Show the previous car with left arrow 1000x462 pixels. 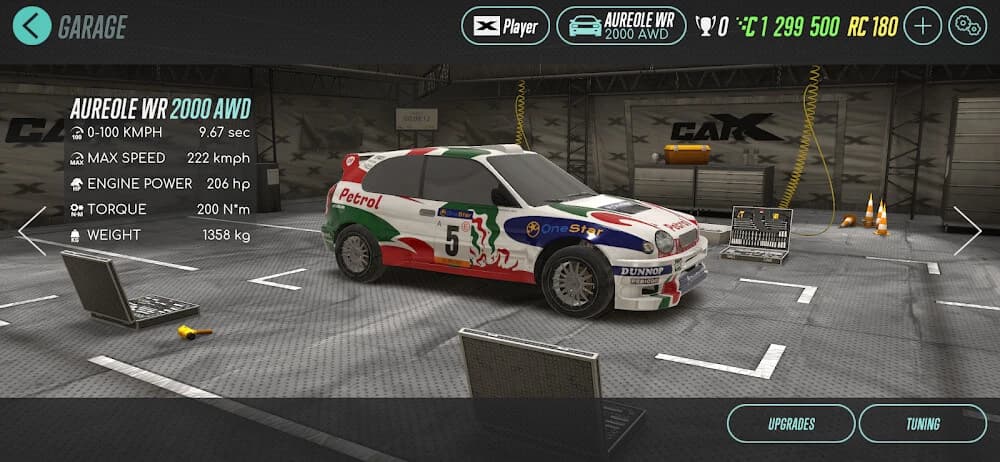pos(32,231)
